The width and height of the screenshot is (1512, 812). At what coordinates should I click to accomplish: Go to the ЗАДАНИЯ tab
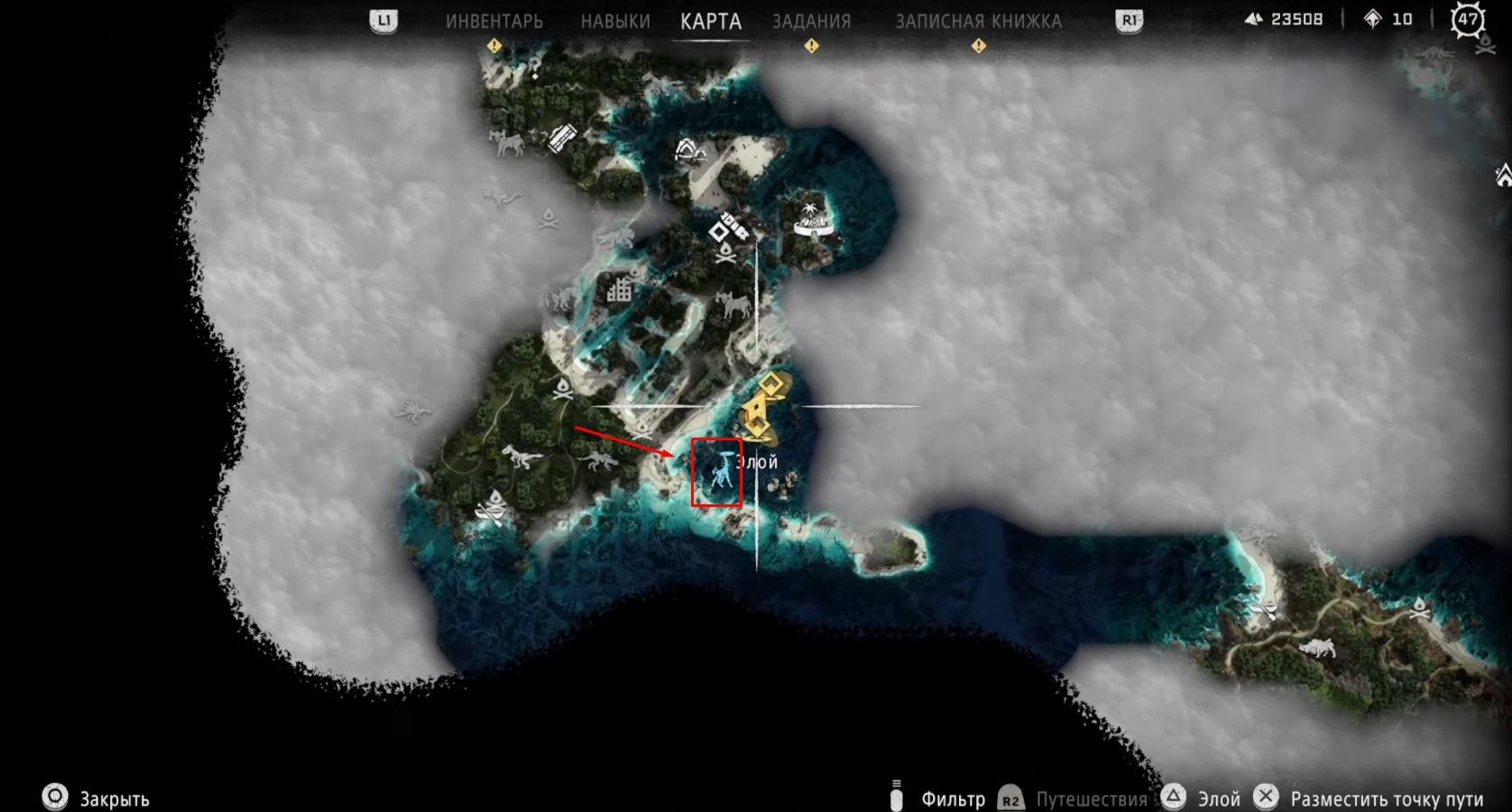(x=811, y=21)
